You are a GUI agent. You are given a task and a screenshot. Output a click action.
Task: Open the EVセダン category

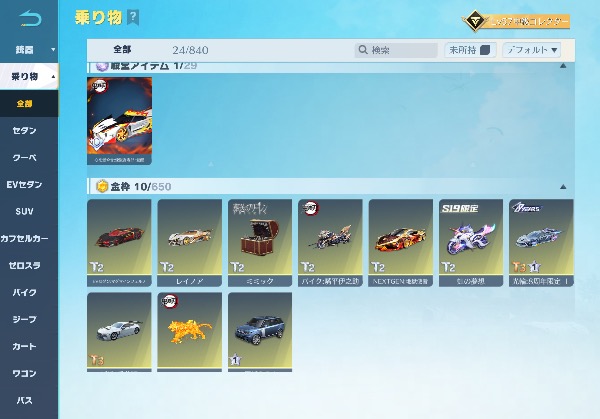(x=25, y=185)
